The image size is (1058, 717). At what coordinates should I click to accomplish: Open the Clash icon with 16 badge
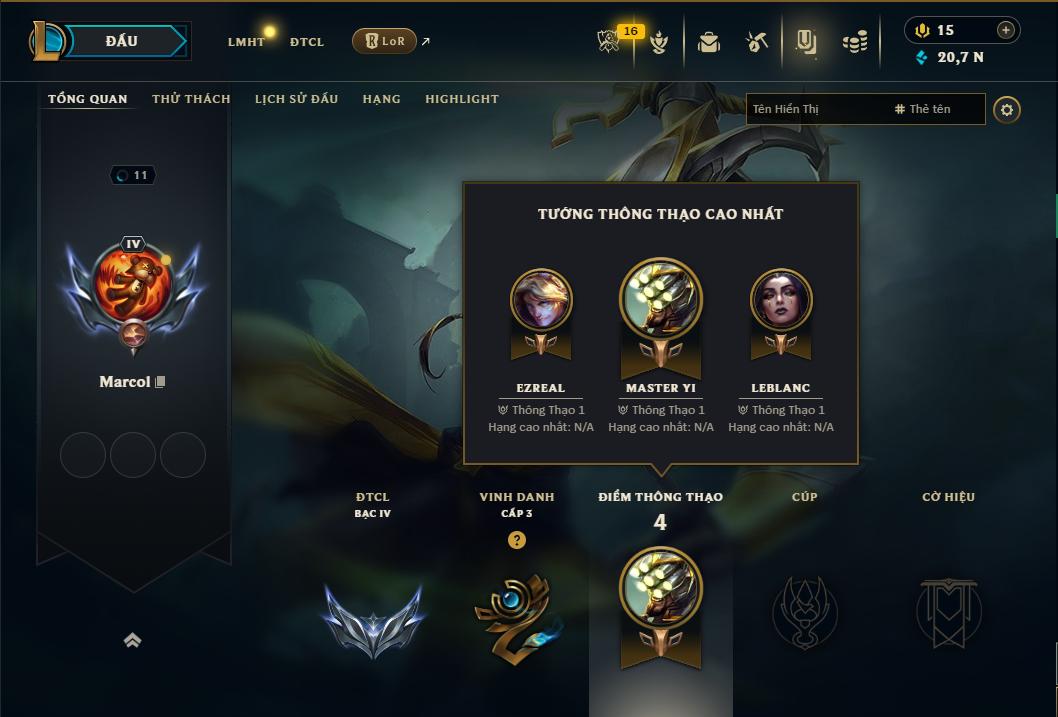tap(610, 41)
